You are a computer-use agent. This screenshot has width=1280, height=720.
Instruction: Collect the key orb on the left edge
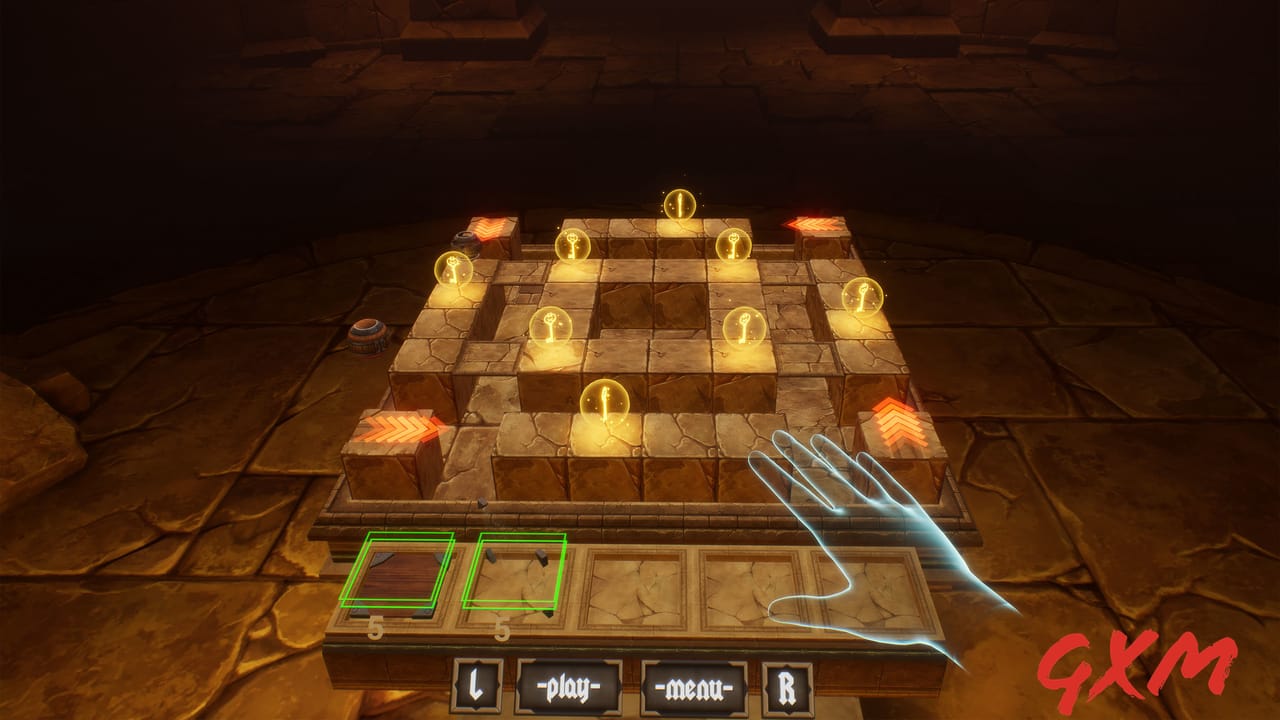click(451, 268)
